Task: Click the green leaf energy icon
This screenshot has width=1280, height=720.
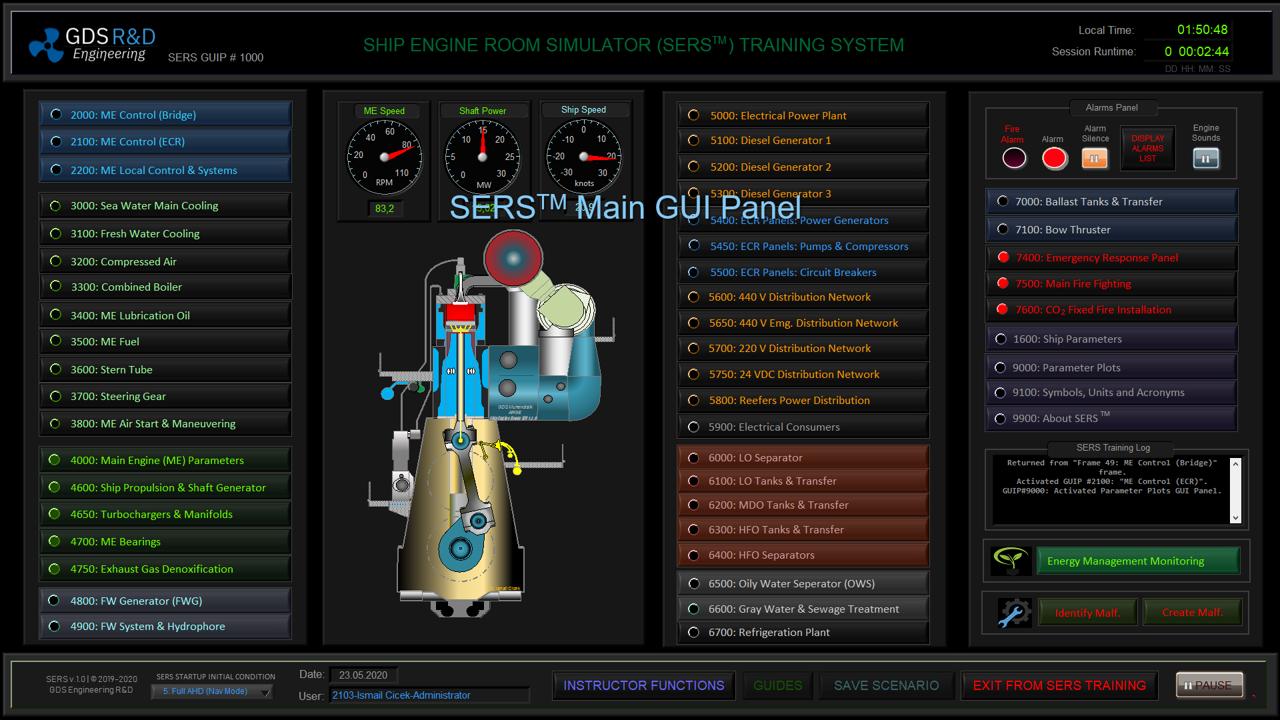Action: coord(1013,560)
